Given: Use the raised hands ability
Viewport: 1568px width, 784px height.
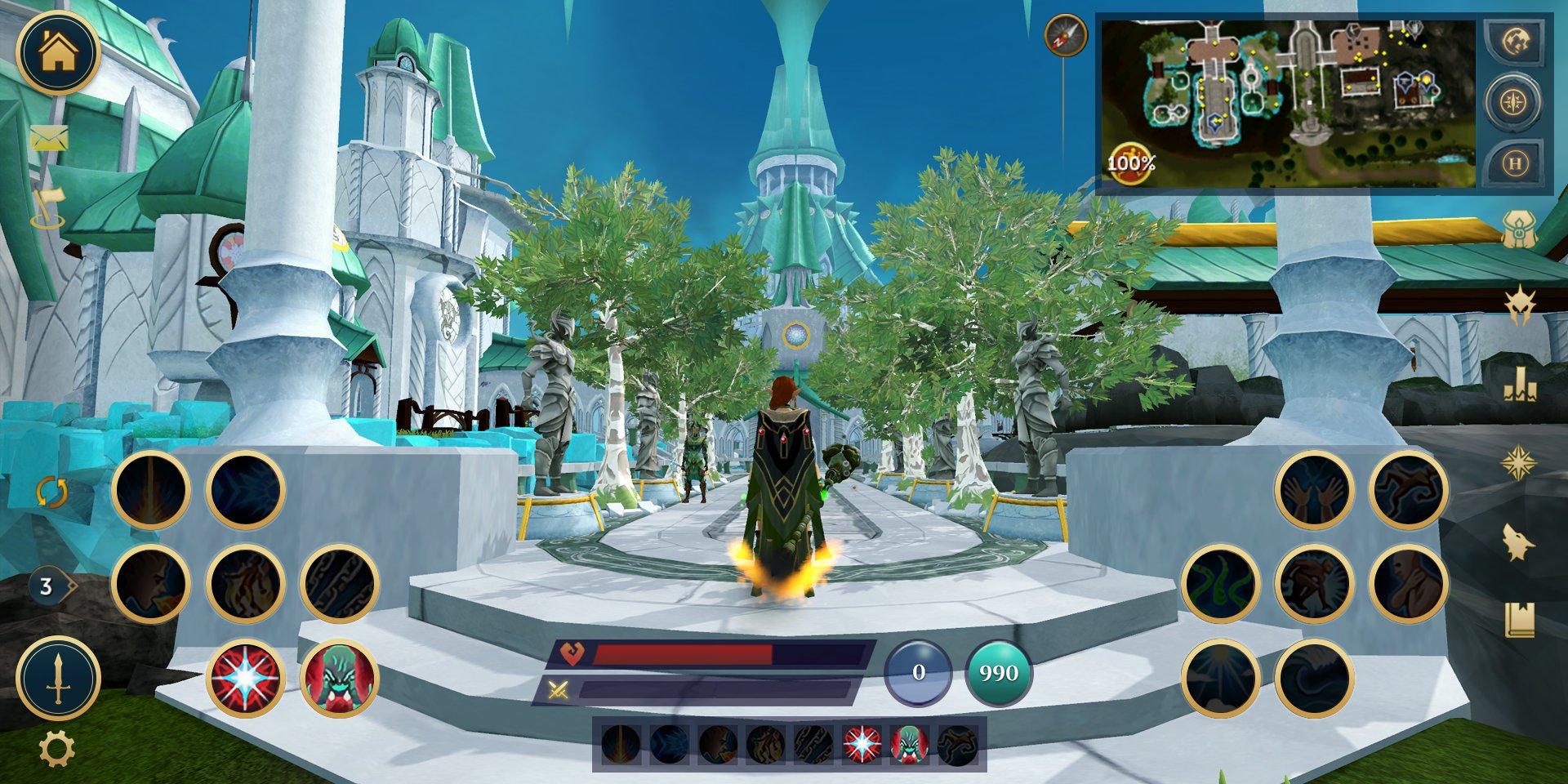Looking at the screenshot, I should (x=1314, y=490).
